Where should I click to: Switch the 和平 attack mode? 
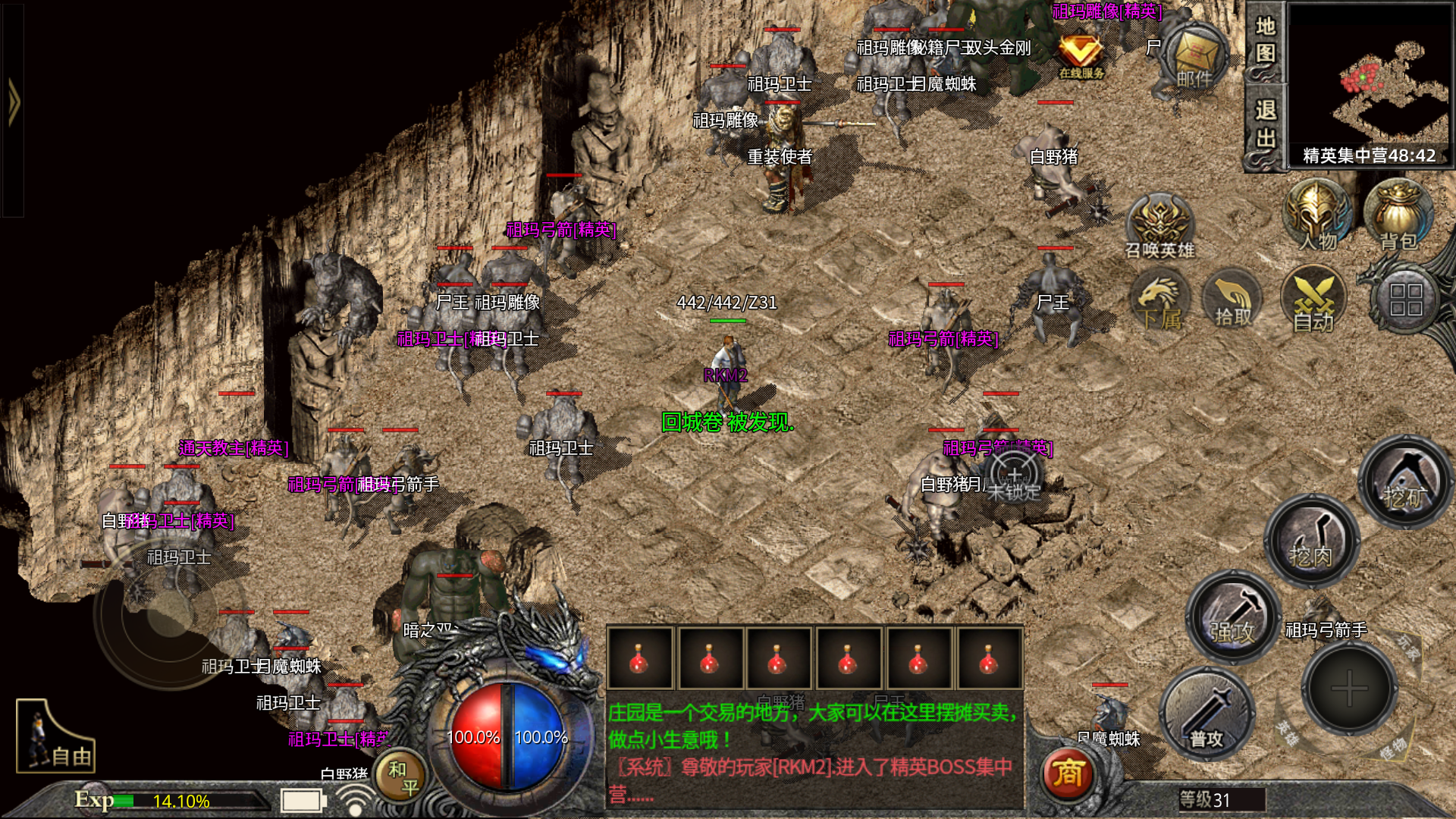point(401,777)
